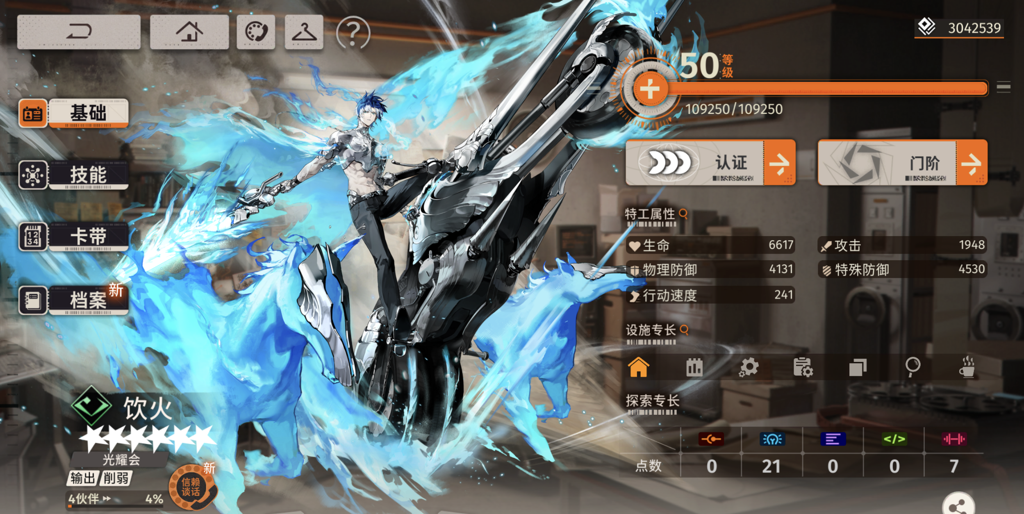Open the 认证 certification panel
1024x514 pixels.
click(710, 162)
